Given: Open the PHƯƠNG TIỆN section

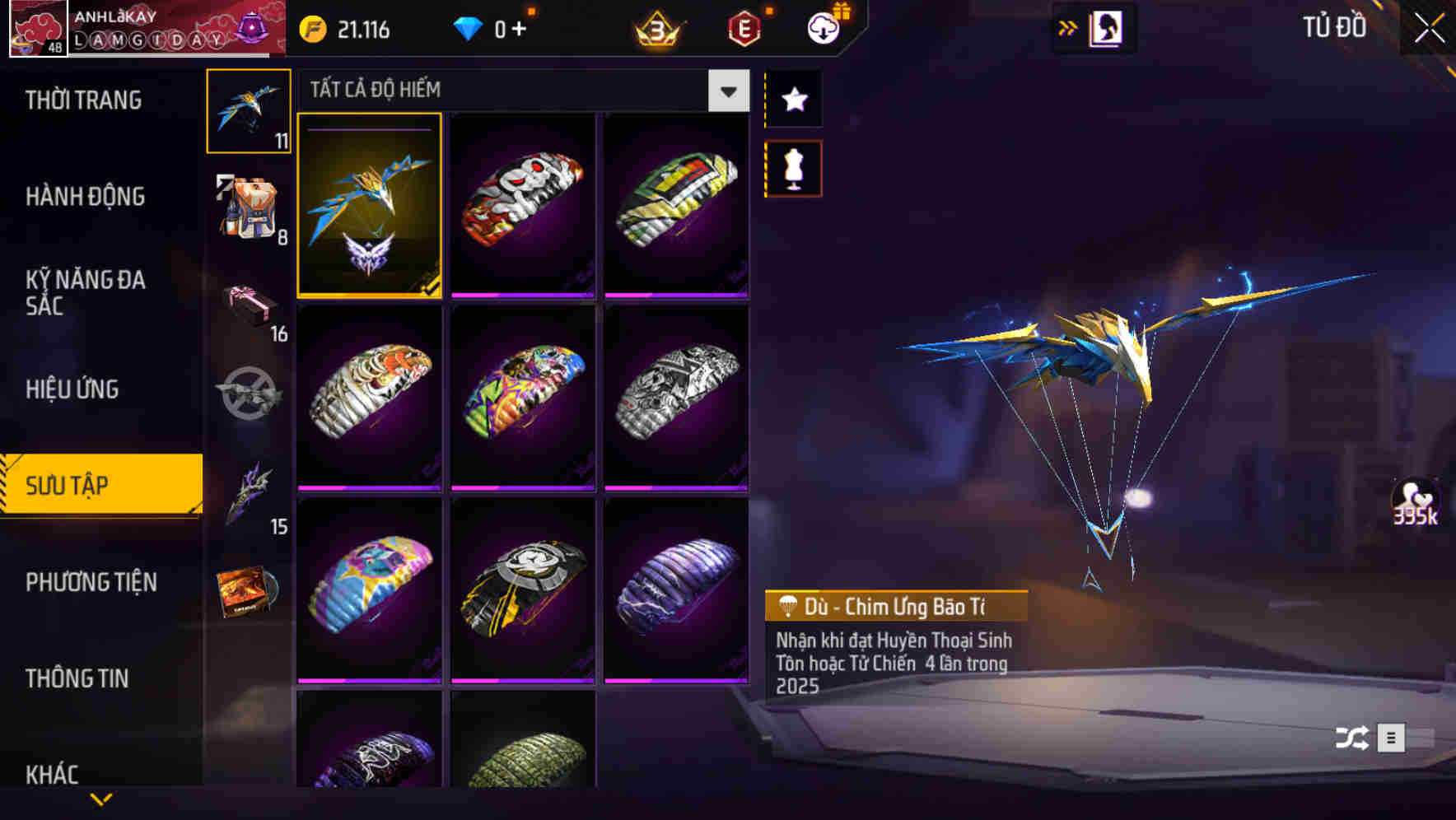Looking at the screenshot, I should click(x=91, y=582).
